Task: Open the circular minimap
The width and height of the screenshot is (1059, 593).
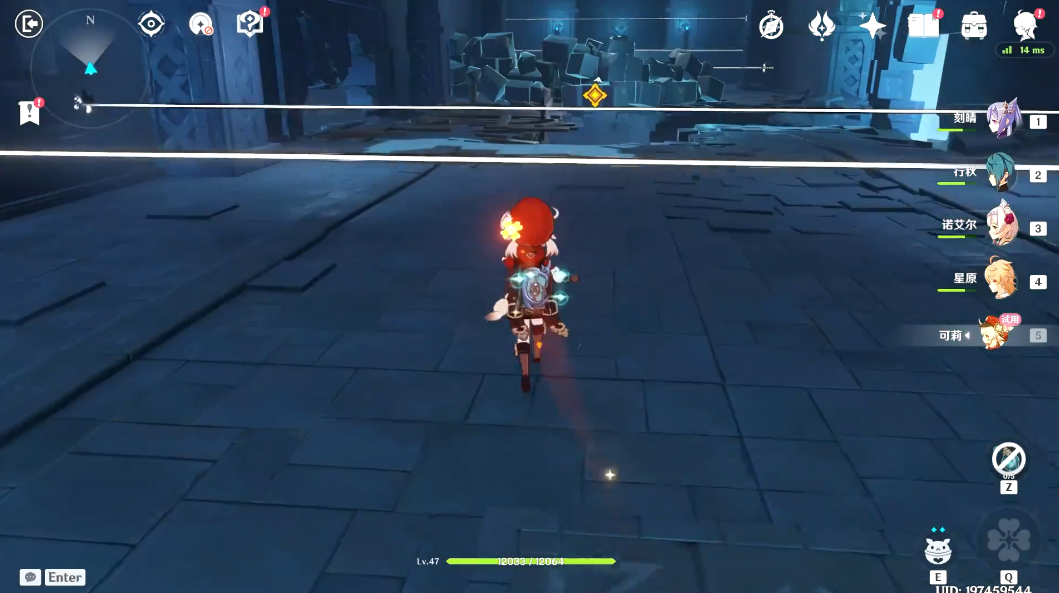Action: tap(90, 69)
